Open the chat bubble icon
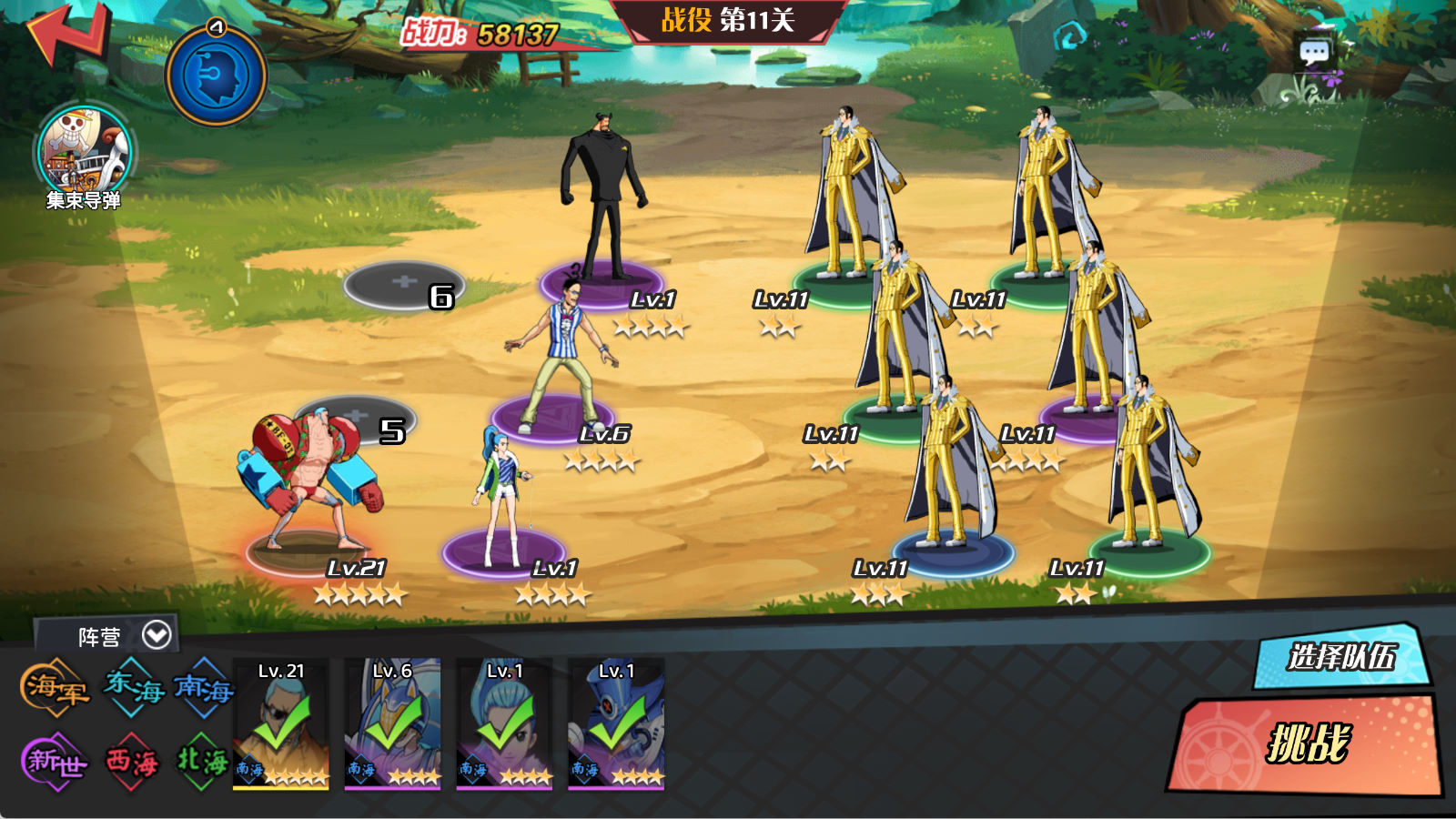The width and height of the screenshot is (1456, 819). [1314, 53]
